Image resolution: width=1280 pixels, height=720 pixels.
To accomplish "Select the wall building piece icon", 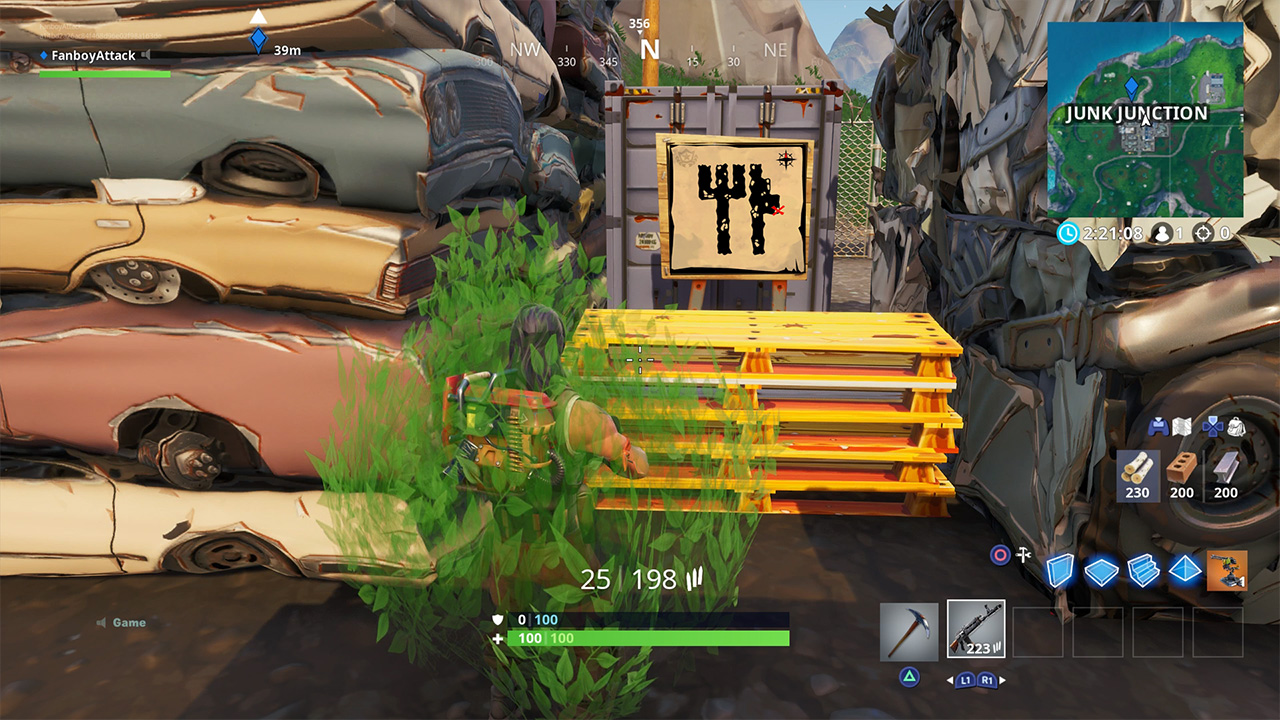I will [1060, 568].
